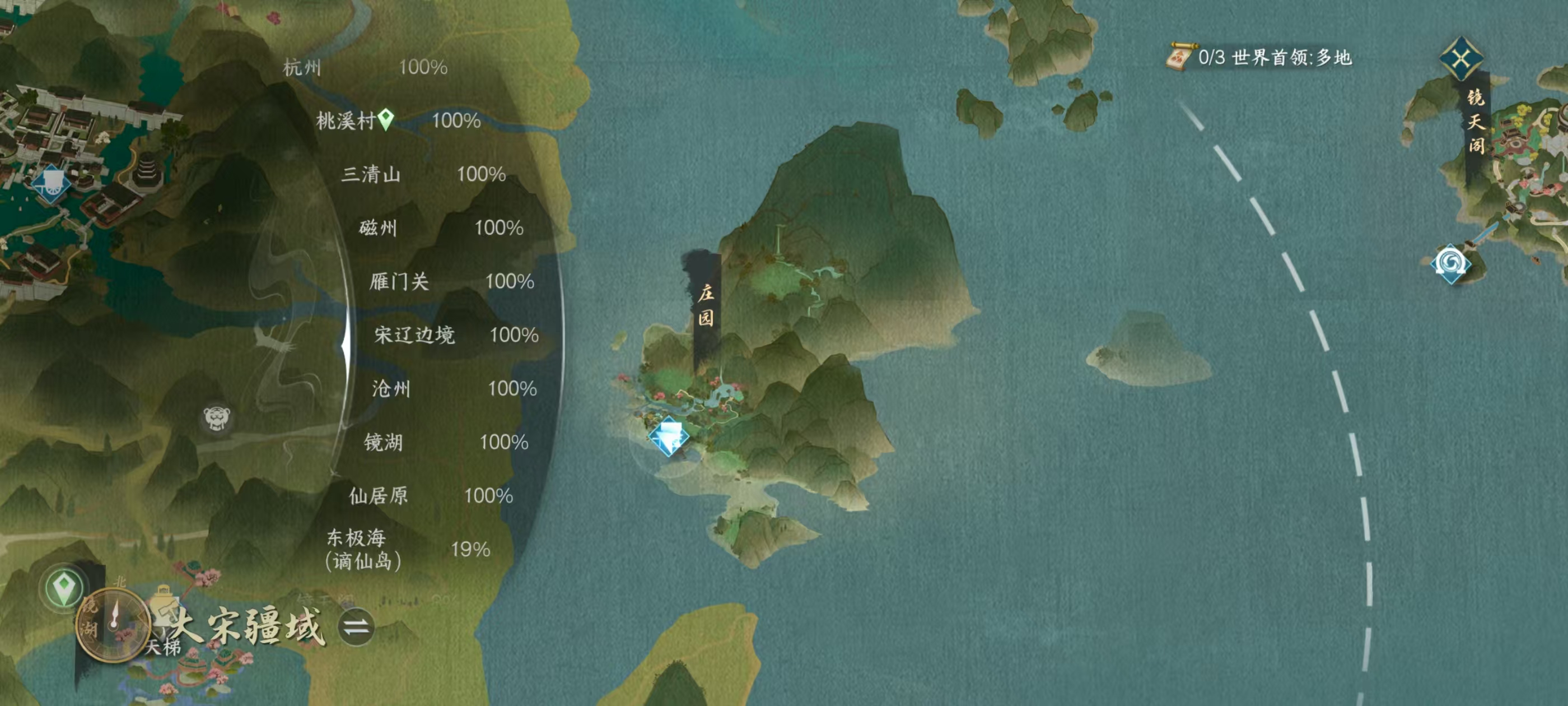Open 雁门关 in the region list

coord(399,281)
